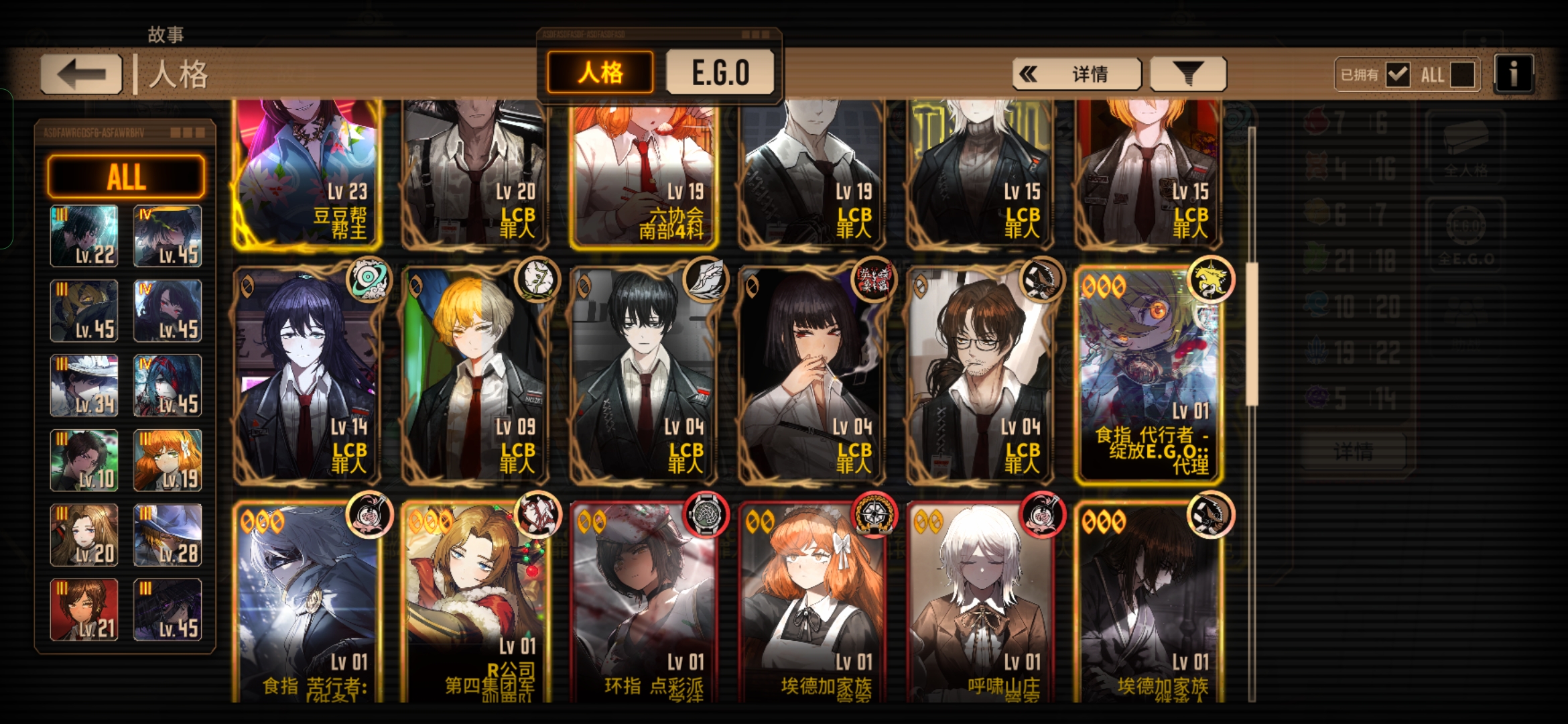This screenshot has width=1568, height=724.
Task: Click the 详情 button in right panel
Action: point(1354,450)
